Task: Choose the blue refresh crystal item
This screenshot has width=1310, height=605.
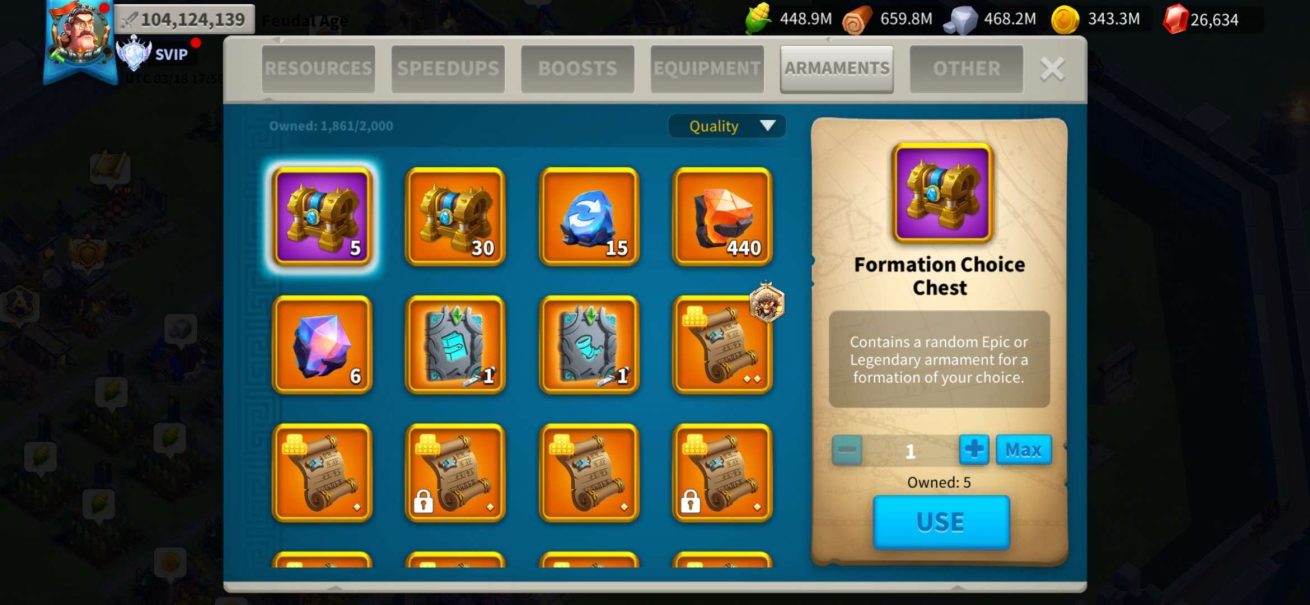Action: [589, 216]
